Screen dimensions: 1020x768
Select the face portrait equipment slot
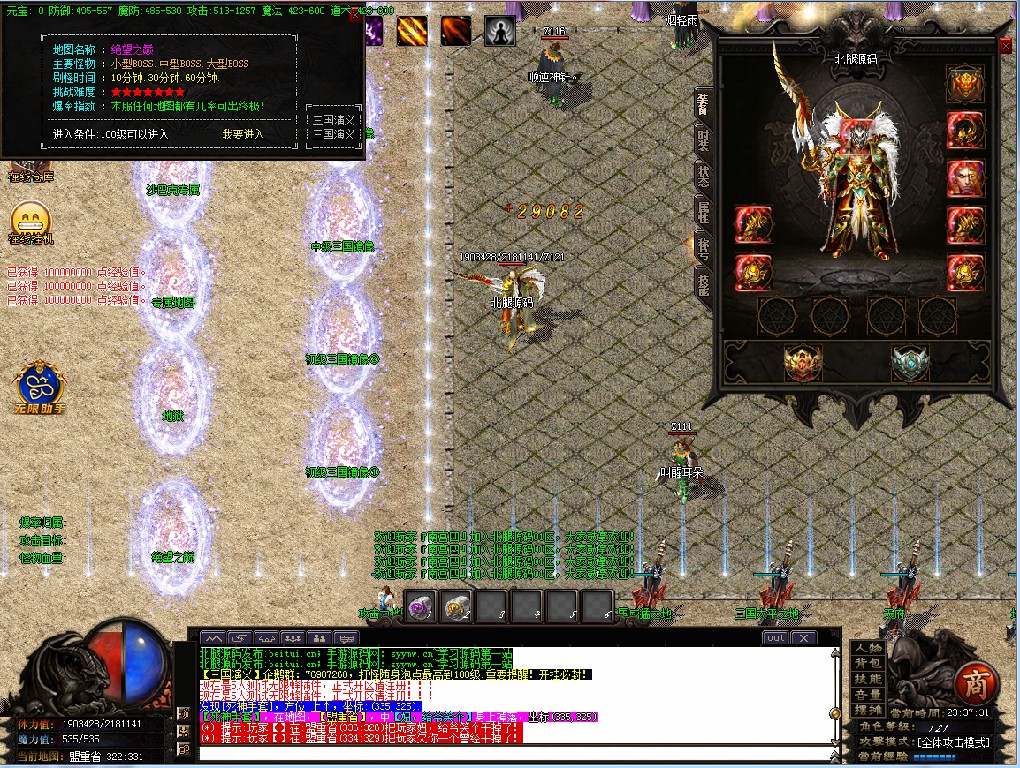pyautogui.click(x=965, y=178)
